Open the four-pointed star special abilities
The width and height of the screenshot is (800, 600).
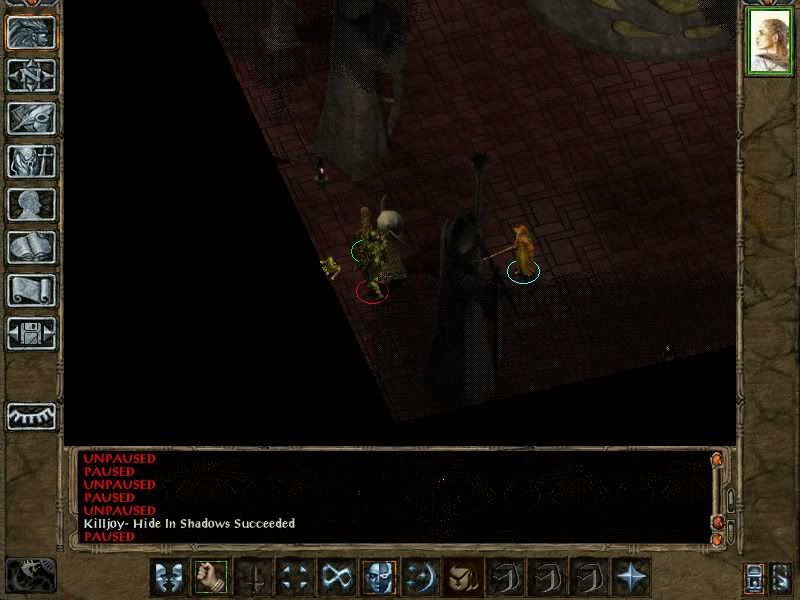tap(632, 576)
